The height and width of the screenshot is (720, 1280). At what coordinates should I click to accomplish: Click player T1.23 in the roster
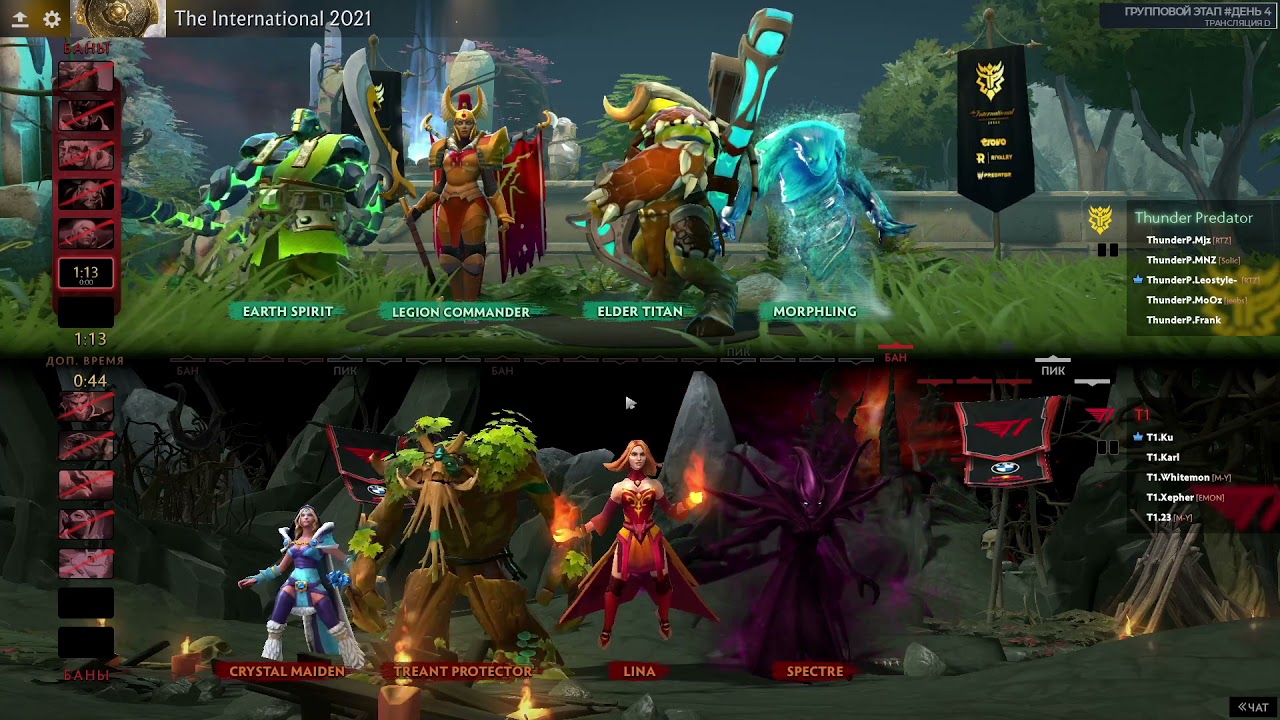tap(1158, 517)
